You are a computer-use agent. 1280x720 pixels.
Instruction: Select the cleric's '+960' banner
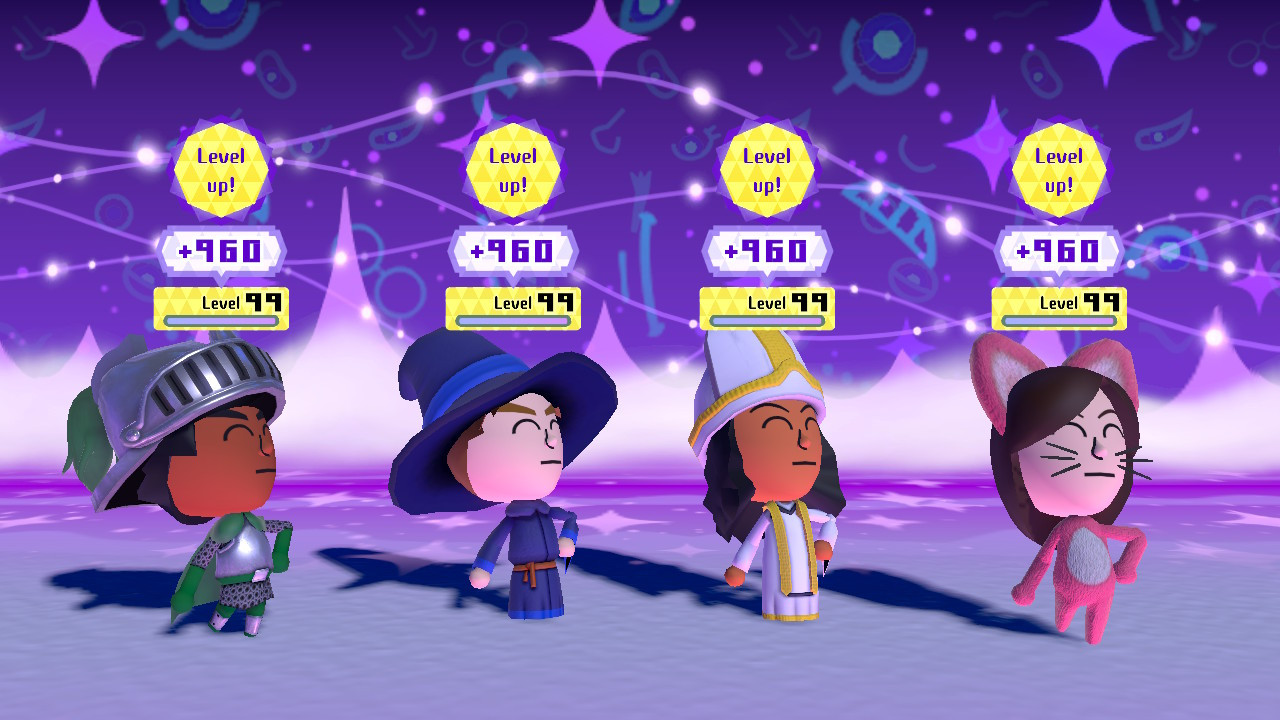(x=767, y=251)
